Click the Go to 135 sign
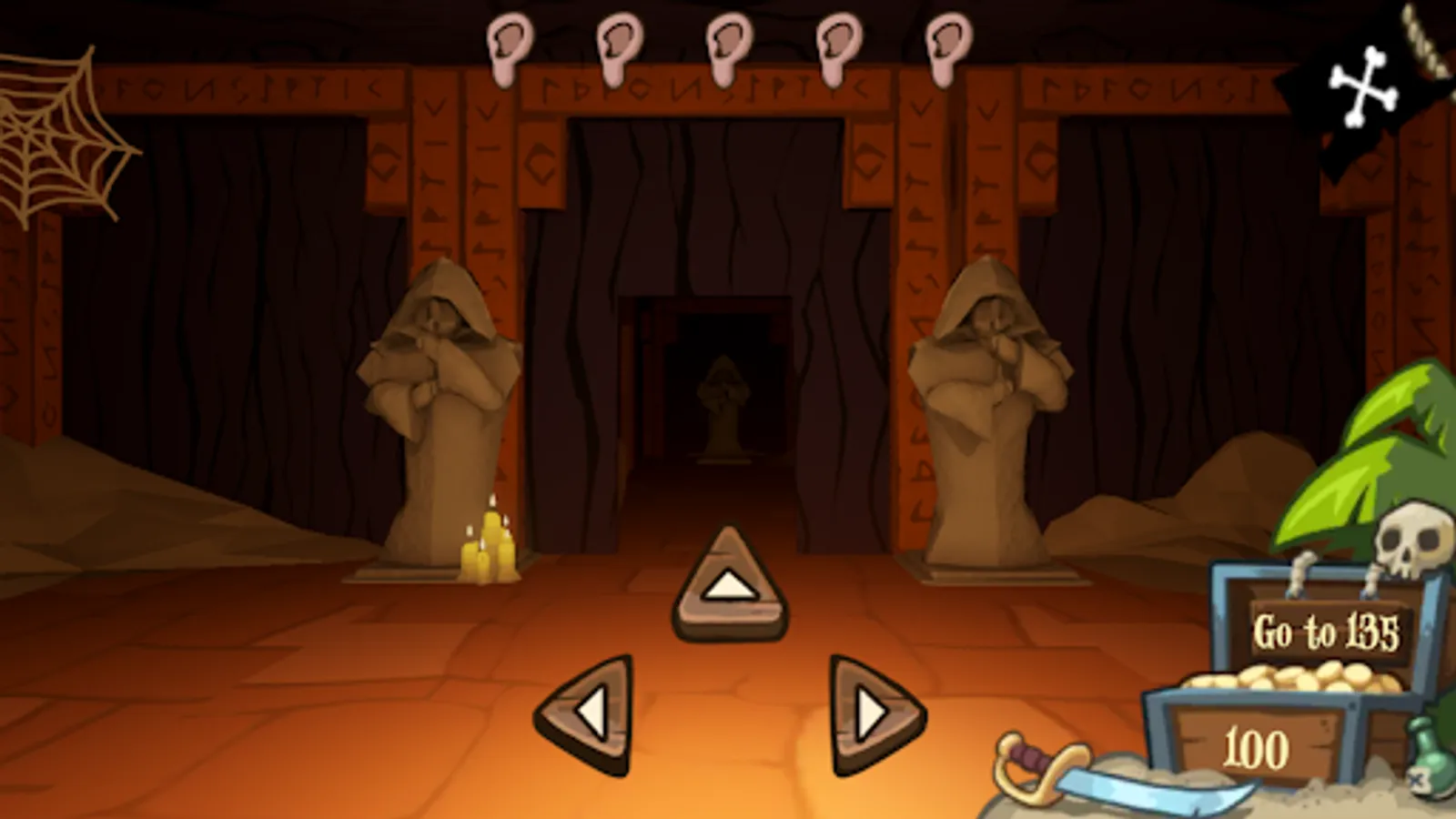The width and height of the screenshot is (1456, 819). click(x=1327, y=630)
